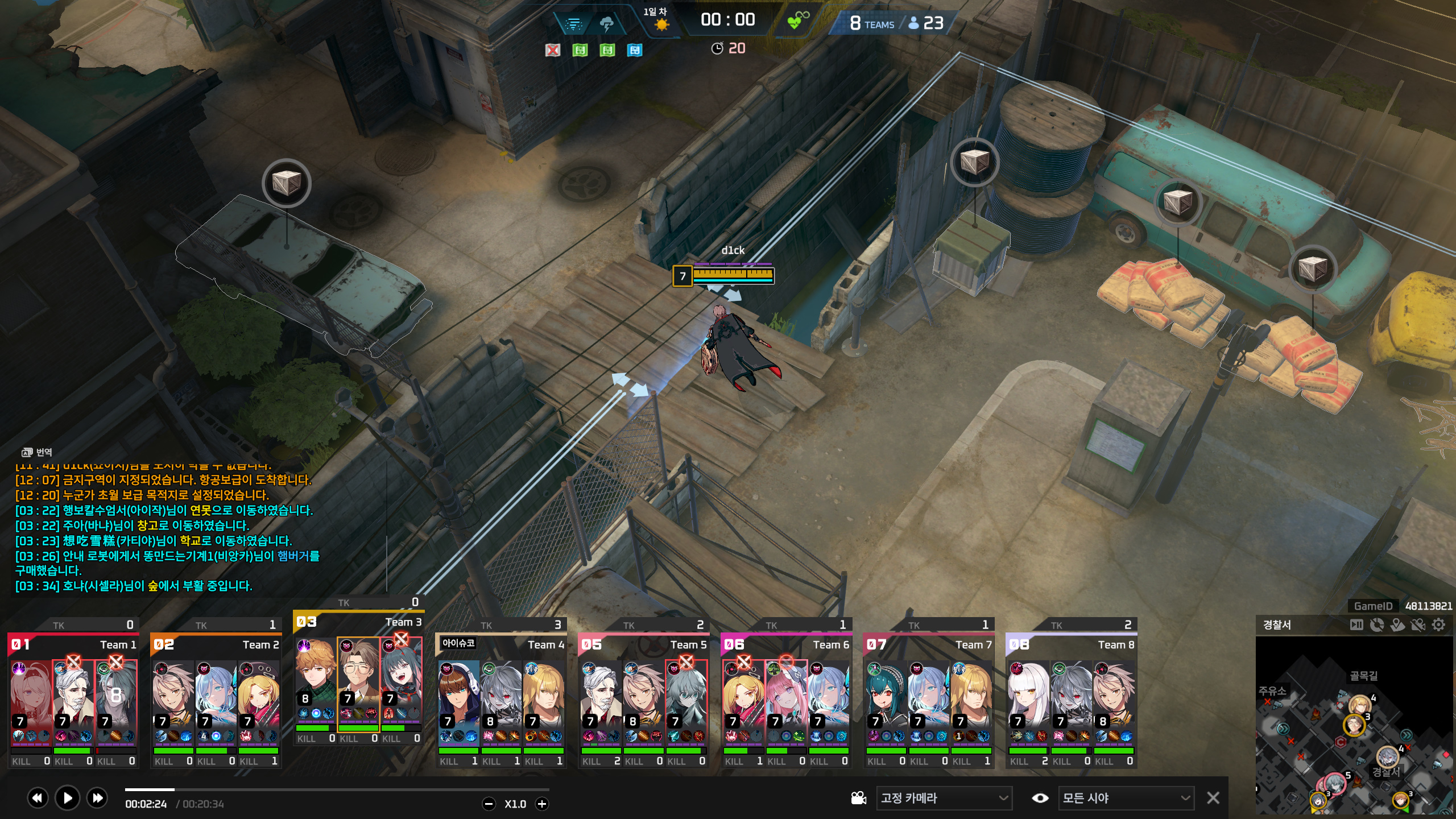Rewind the replay with the backward button
This screenshot has height=819, width=1456.
pyautogui.click(x=37, y=798)
